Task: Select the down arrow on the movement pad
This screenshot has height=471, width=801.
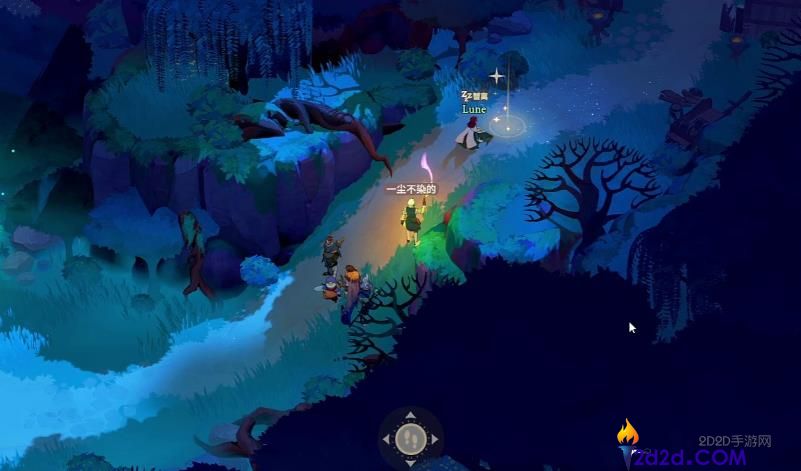Action: 410,462
